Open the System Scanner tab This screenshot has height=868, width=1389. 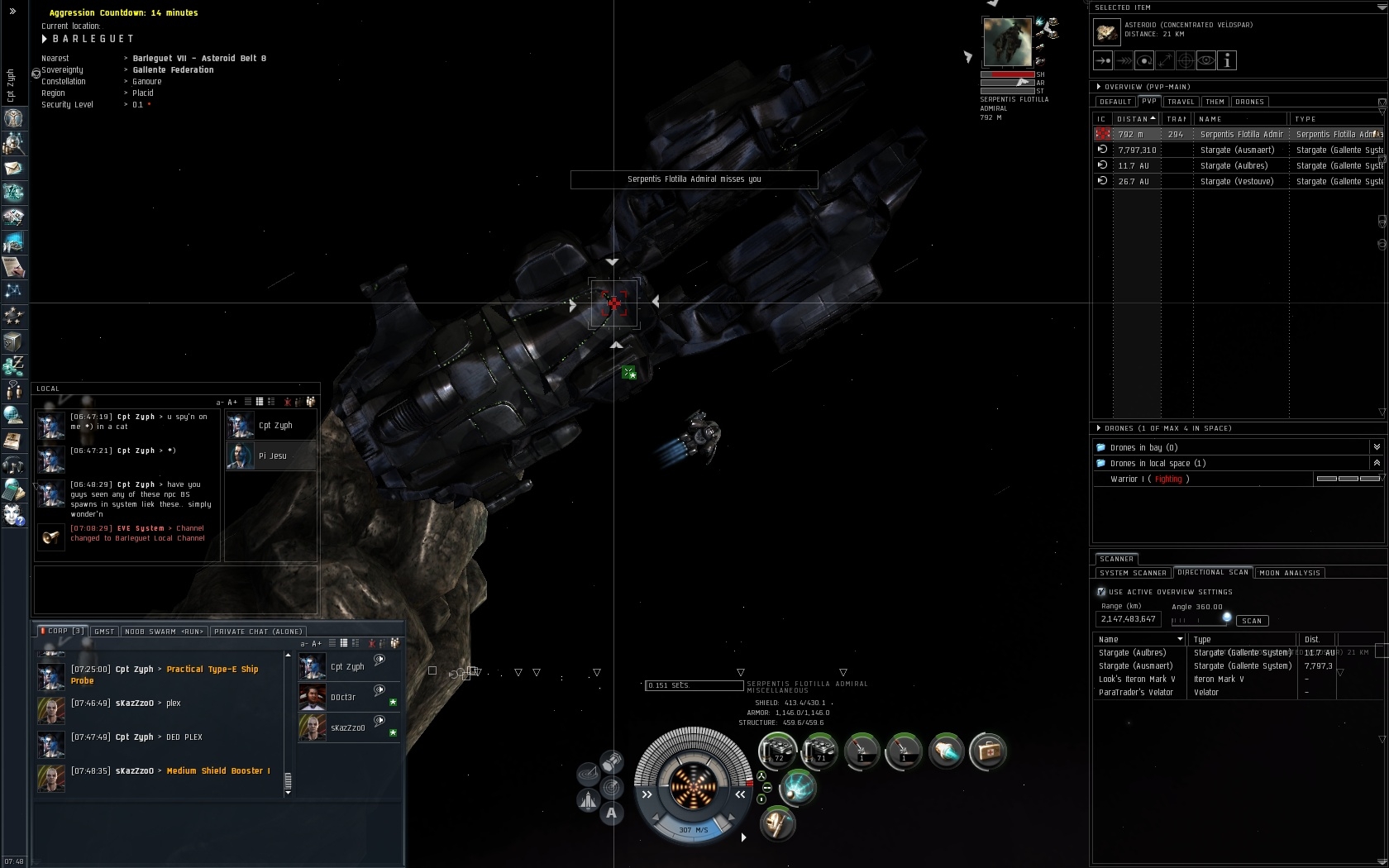[x=1133, y=573]
